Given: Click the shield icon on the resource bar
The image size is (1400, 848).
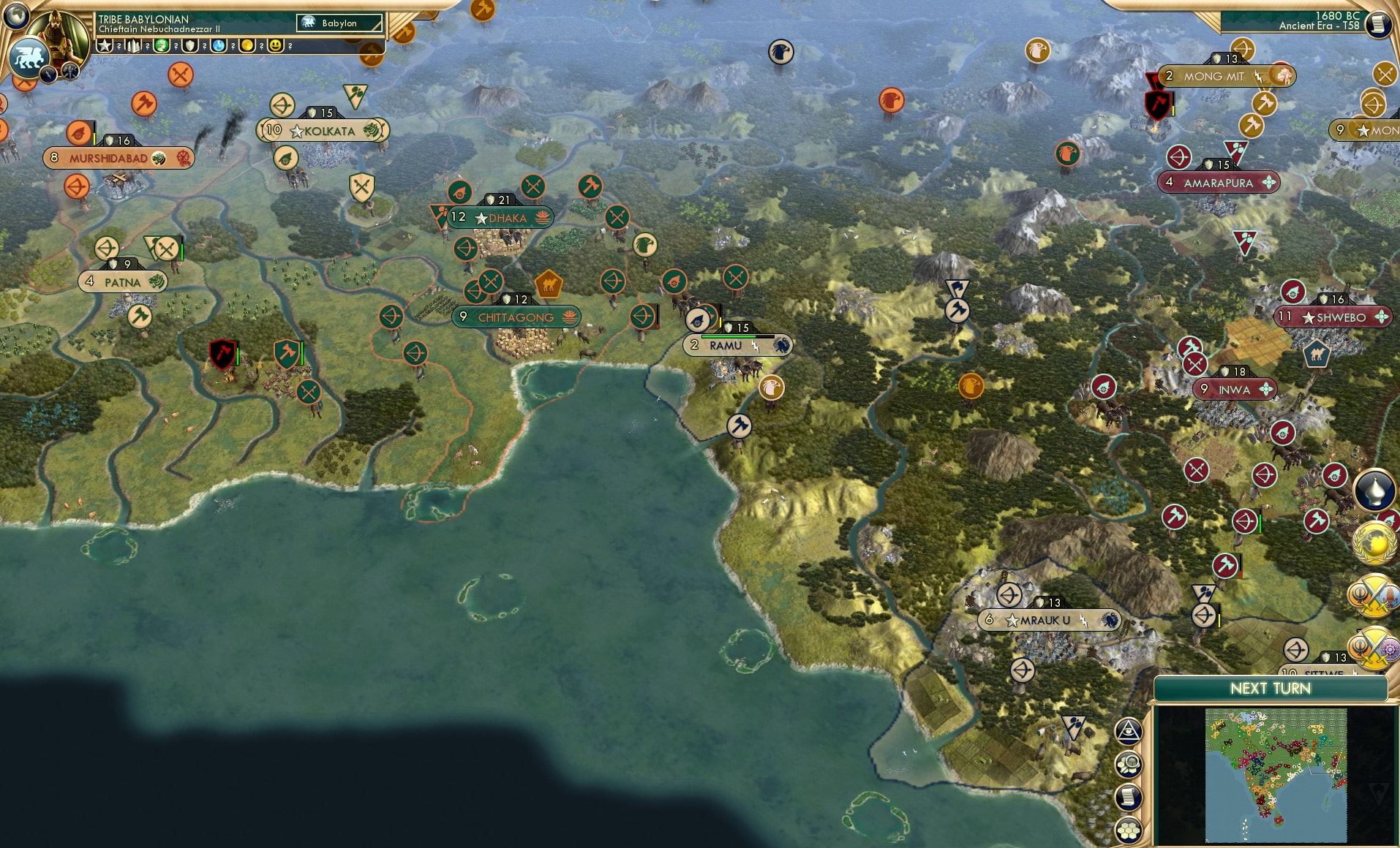Looking at the screenshot, I should (x=192, y=46).
